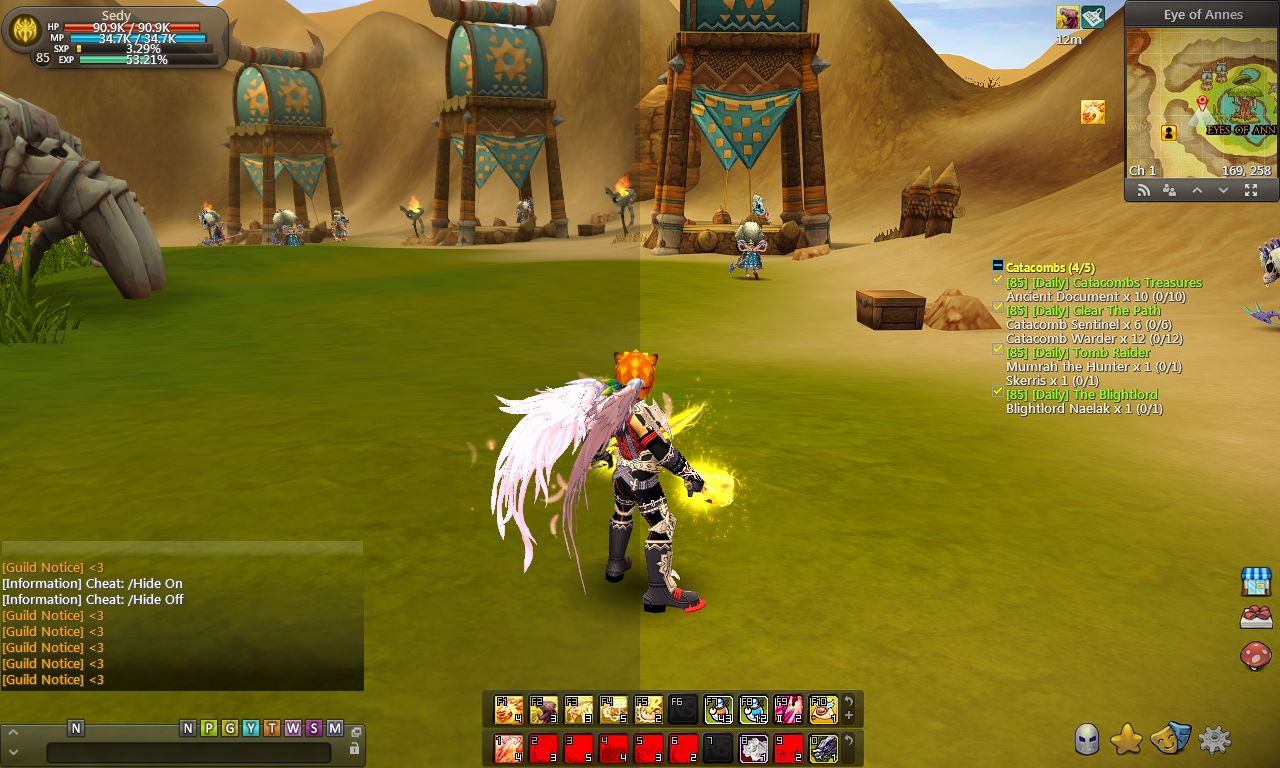Use the F10 hotbar item
The width and height of the screenshot is (1280, 768).
tap(823, 710)
